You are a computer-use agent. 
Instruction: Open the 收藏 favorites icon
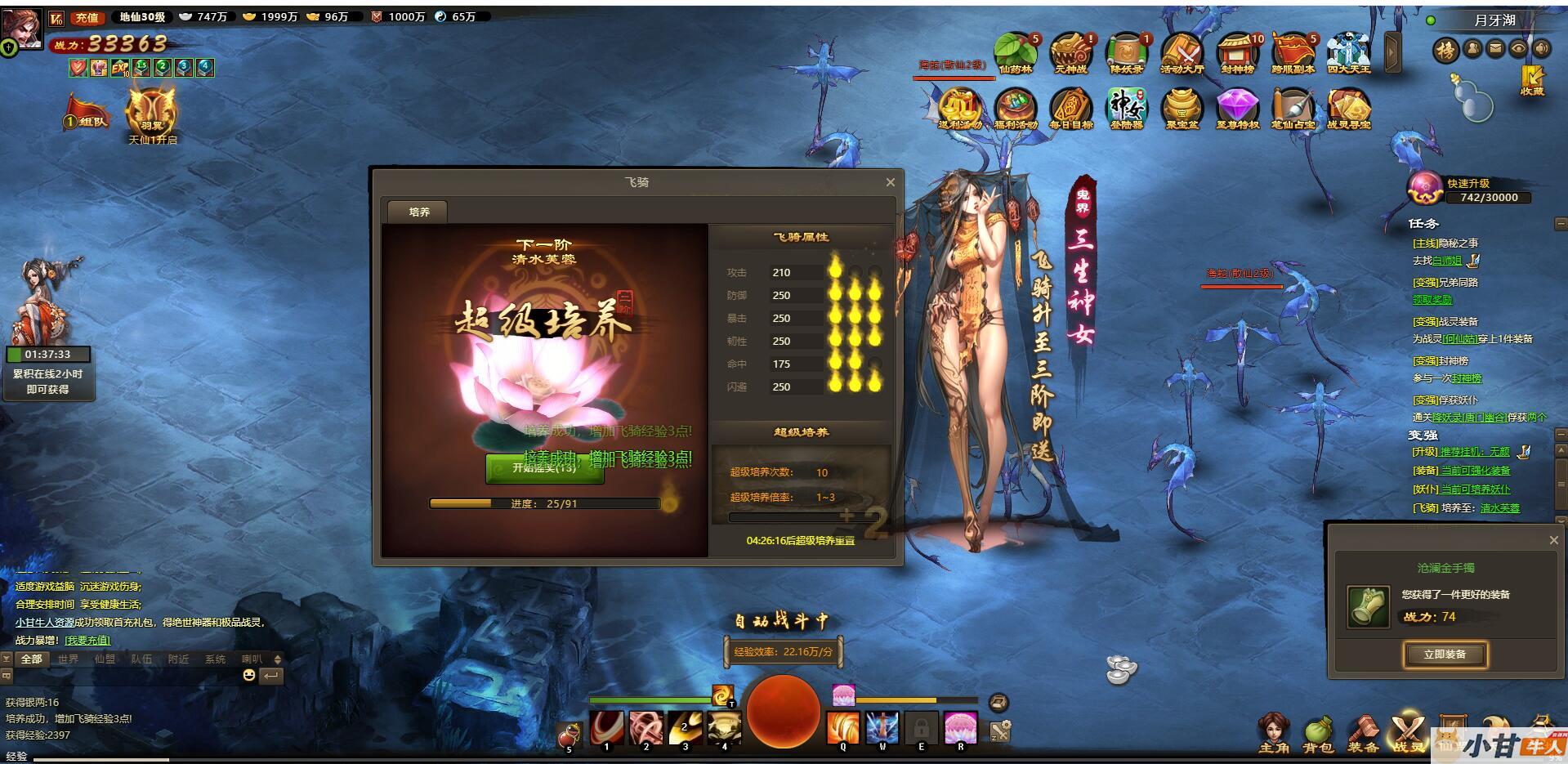(1531, 80)
